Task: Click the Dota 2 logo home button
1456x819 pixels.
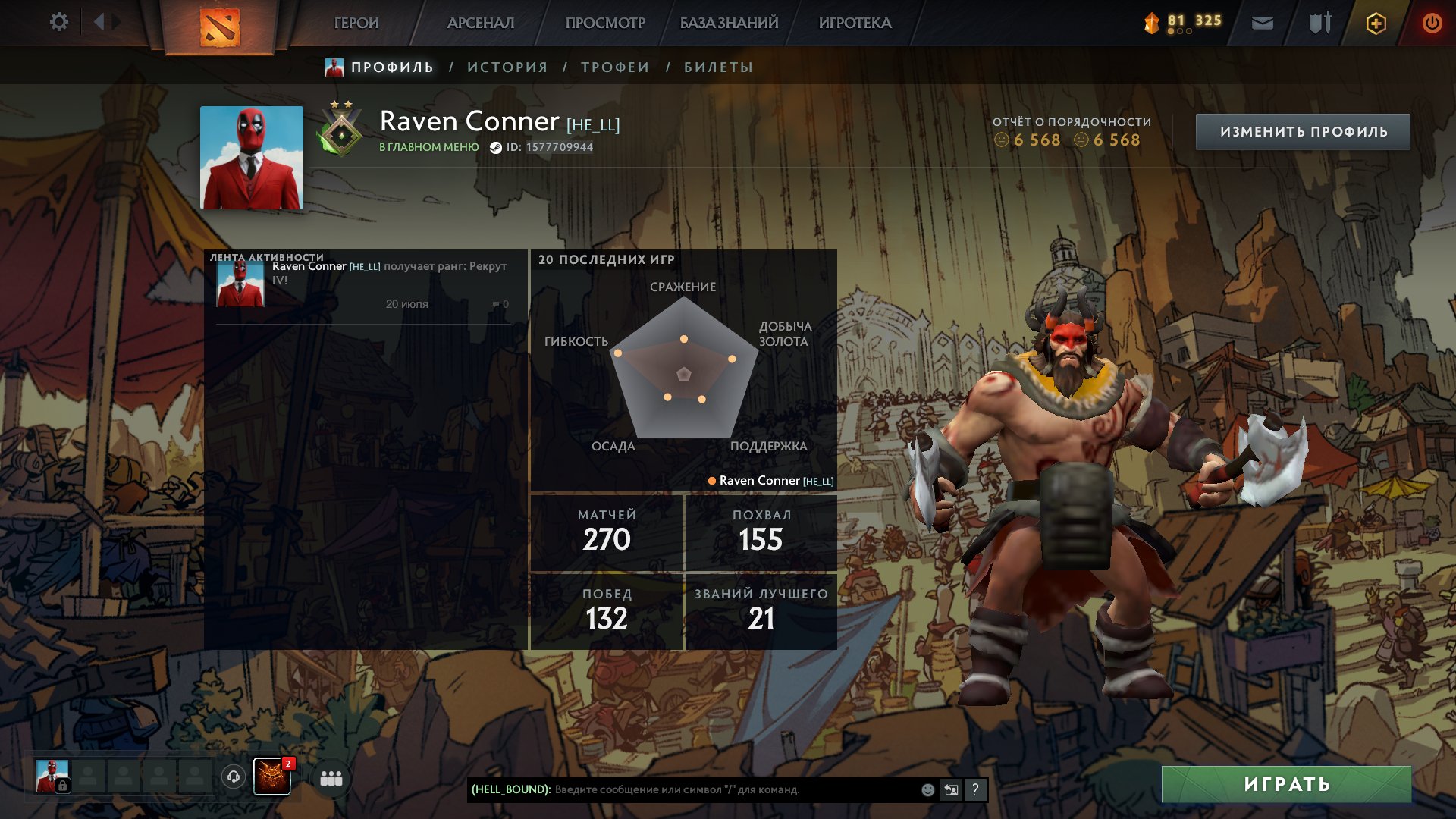Action: coord(220,27)
